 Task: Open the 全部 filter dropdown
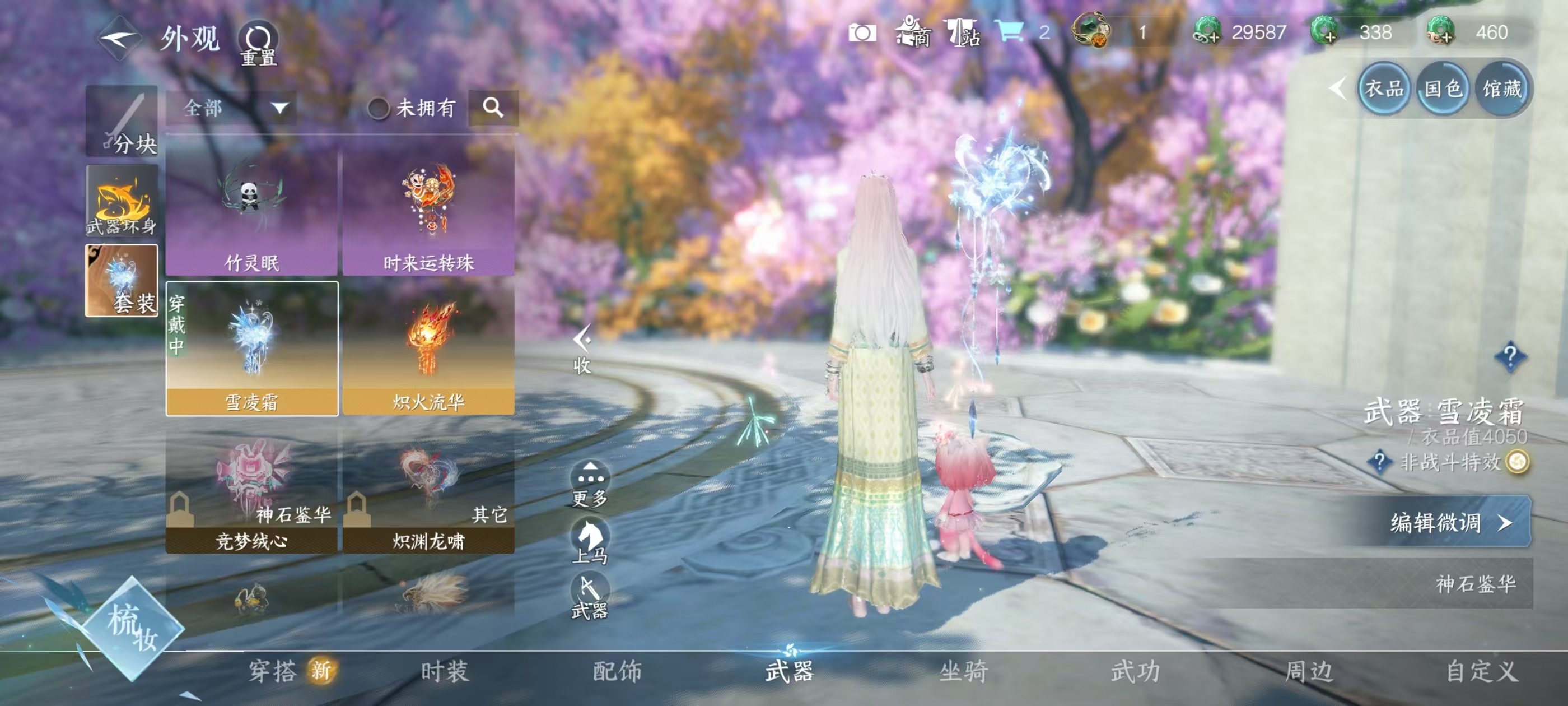tap(232, 109)
